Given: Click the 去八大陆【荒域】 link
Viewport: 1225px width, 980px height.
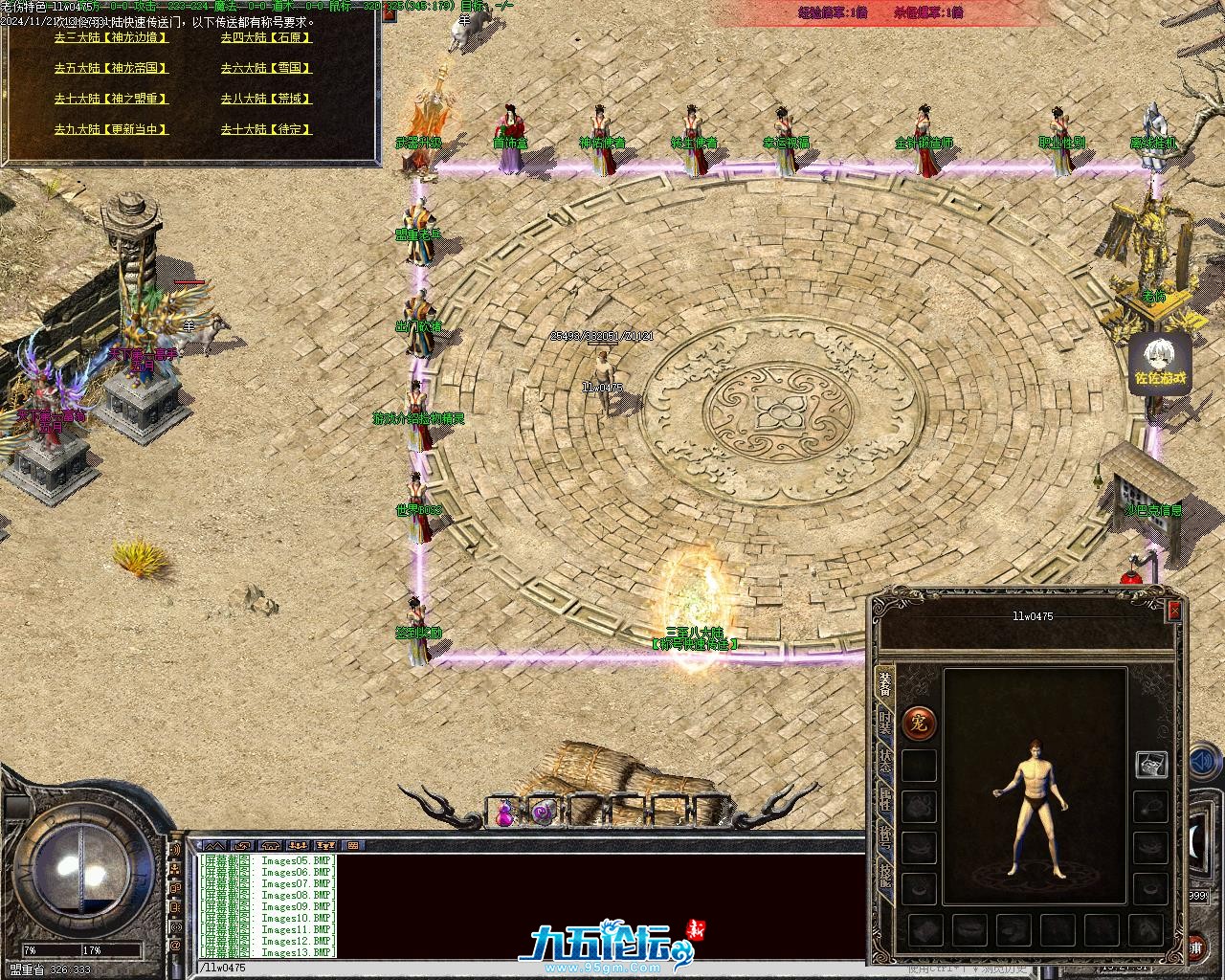Looking at the screenshot, I should (266, 100).
